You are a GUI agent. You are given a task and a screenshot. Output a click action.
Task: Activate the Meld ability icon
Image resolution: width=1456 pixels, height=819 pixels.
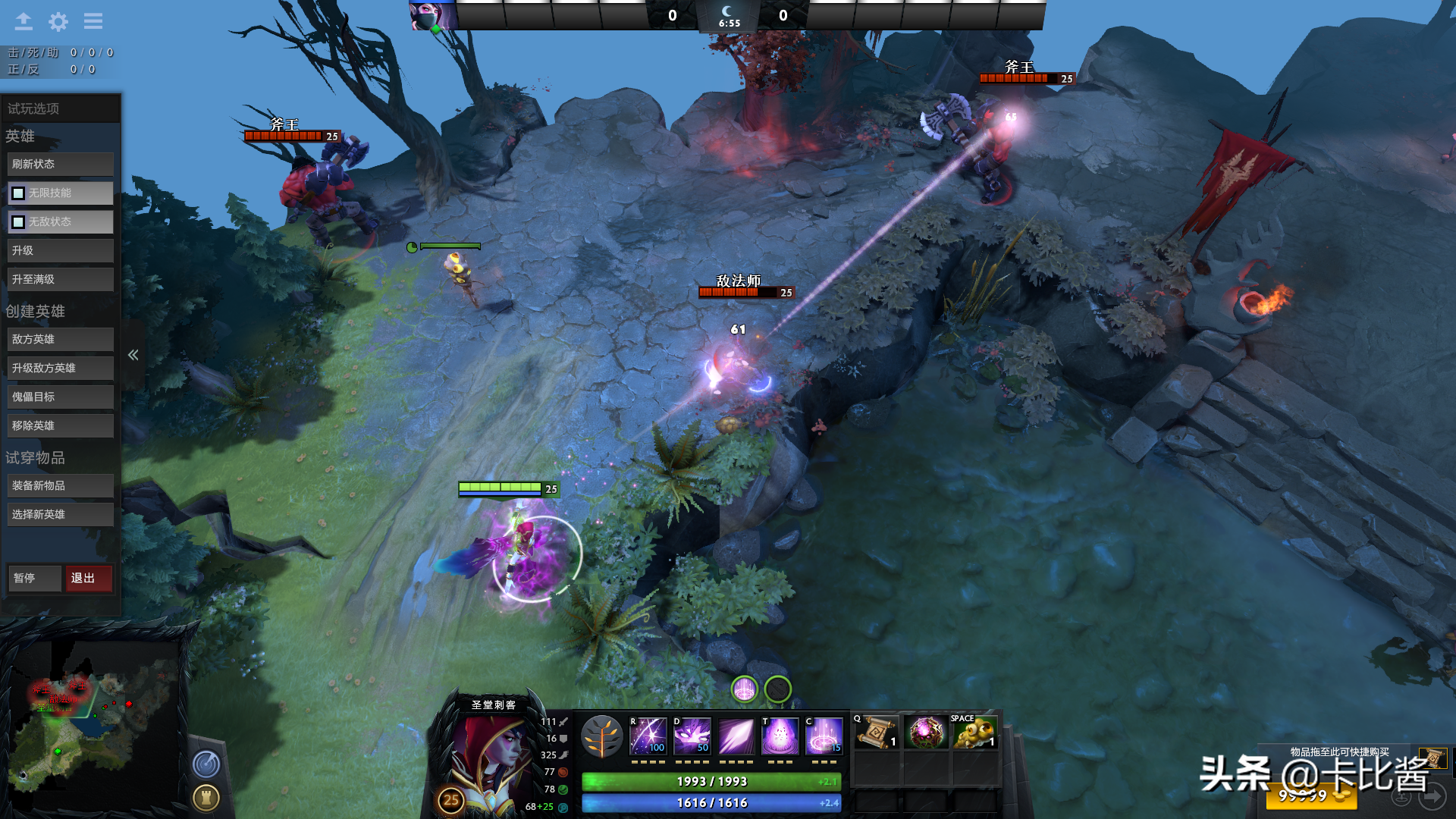692,736
